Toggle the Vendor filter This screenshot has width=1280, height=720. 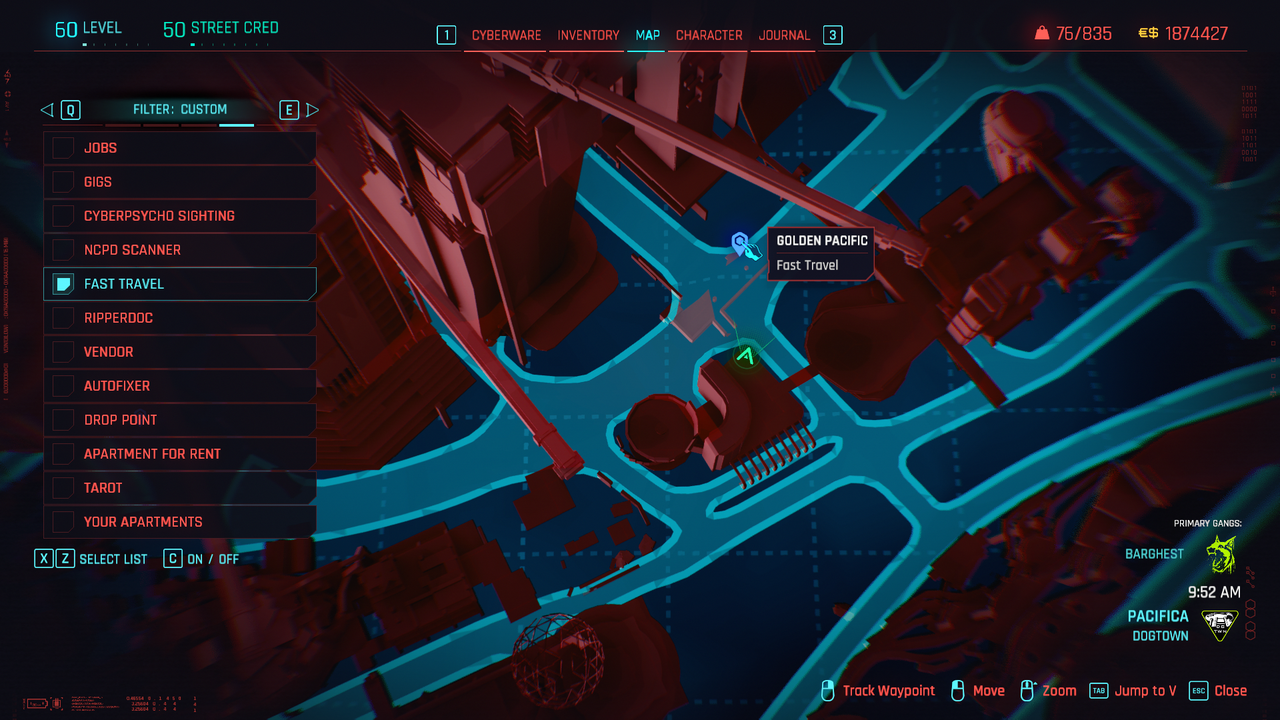64,352
